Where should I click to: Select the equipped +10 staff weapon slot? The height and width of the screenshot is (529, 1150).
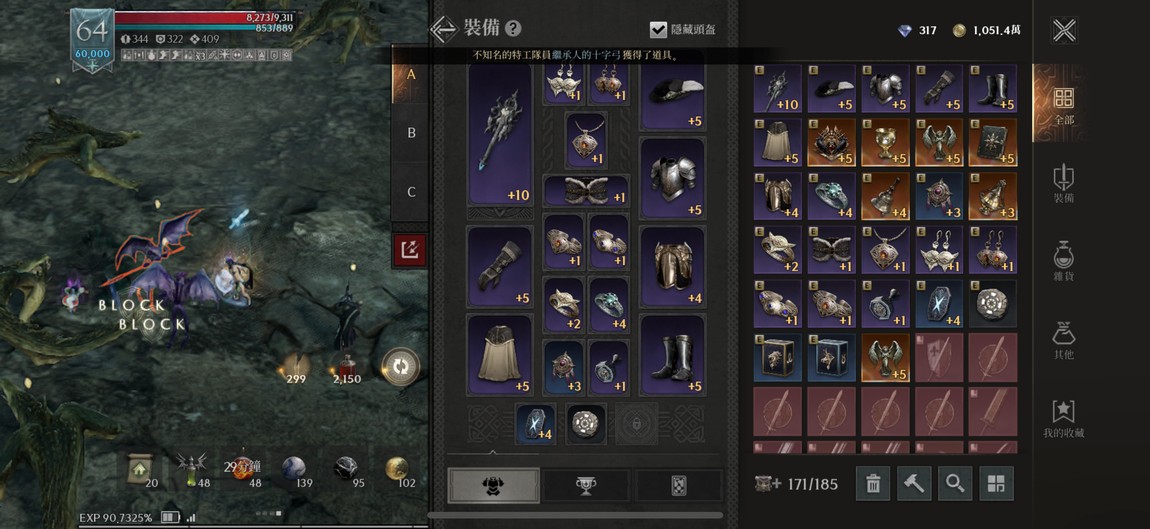tap(500, 136)
